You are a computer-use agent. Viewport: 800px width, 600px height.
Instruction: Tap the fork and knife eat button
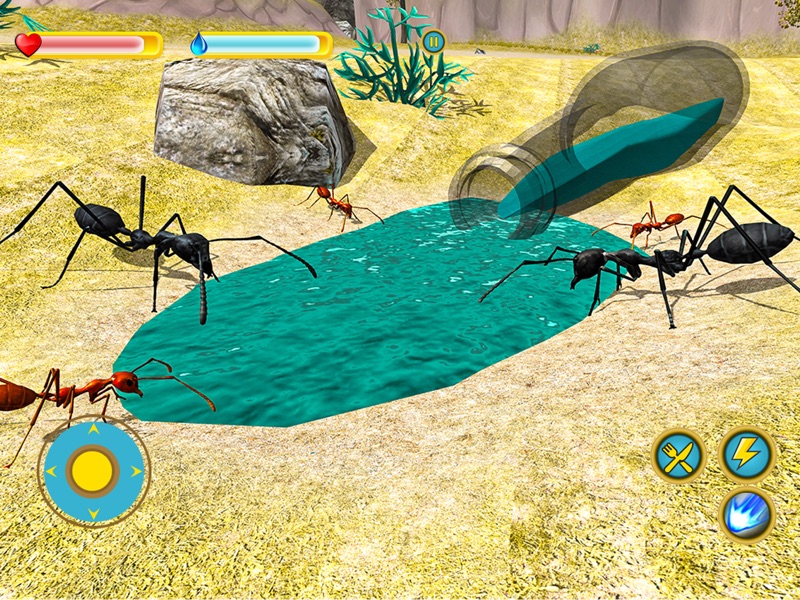(679, 456)
